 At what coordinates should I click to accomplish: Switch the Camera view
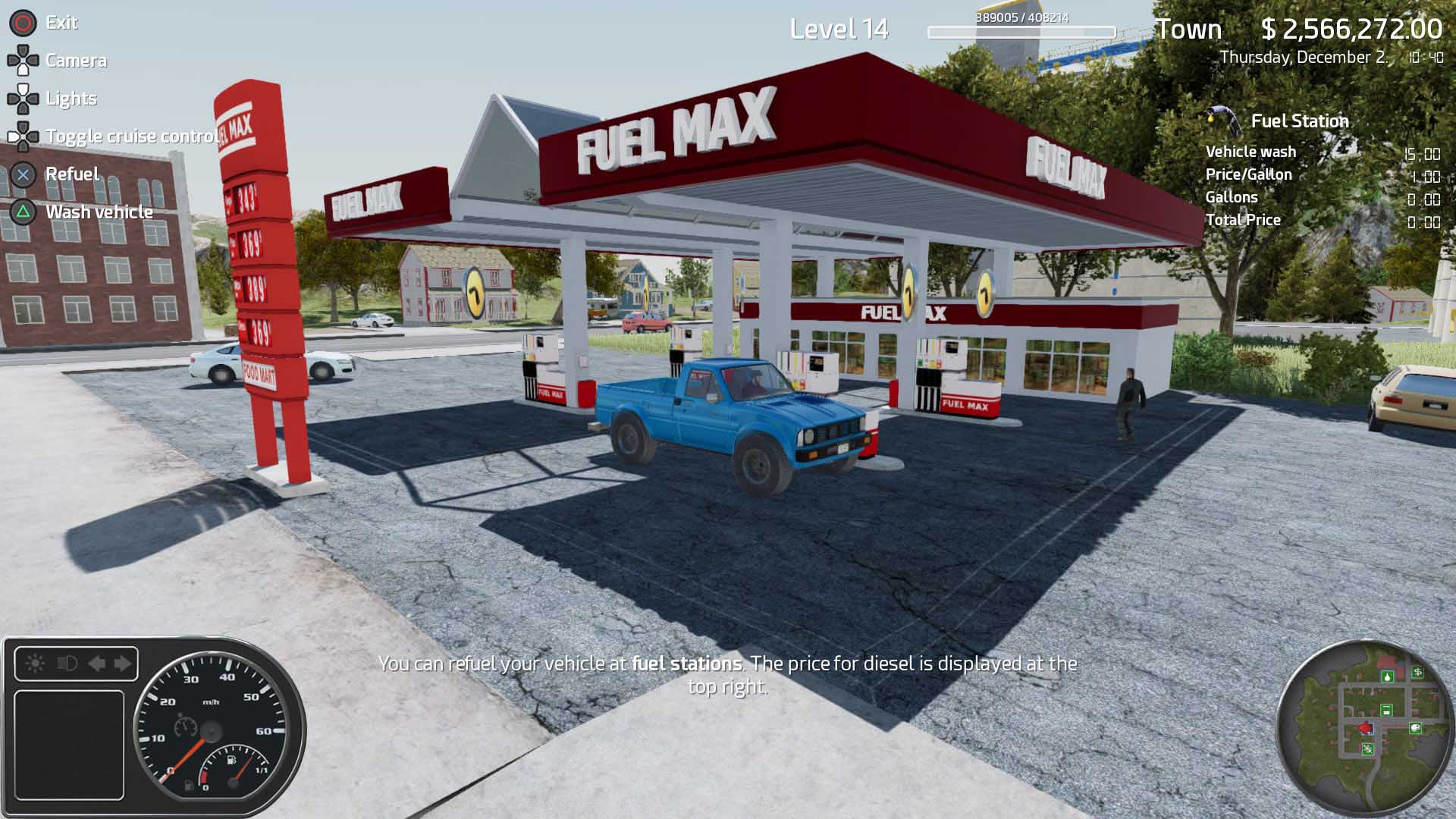76,61
